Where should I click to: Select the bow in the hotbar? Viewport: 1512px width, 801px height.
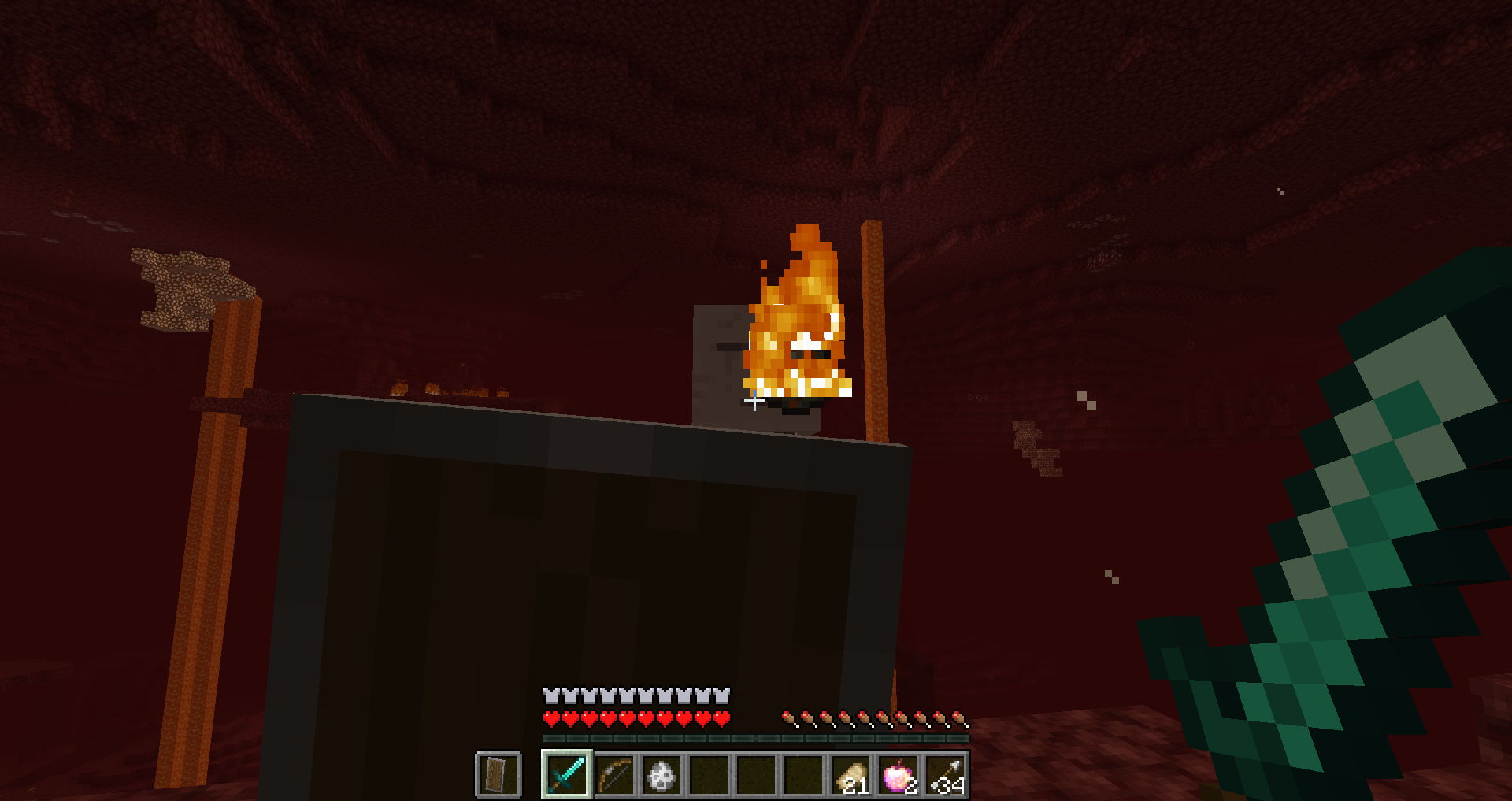(614, 775)
